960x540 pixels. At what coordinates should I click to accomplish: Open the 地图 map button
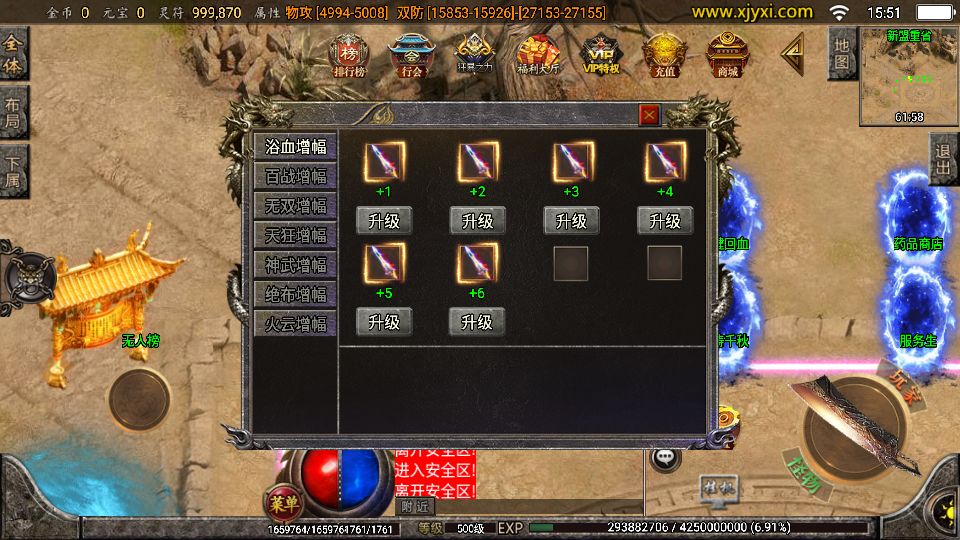click(x=842, y=54)
